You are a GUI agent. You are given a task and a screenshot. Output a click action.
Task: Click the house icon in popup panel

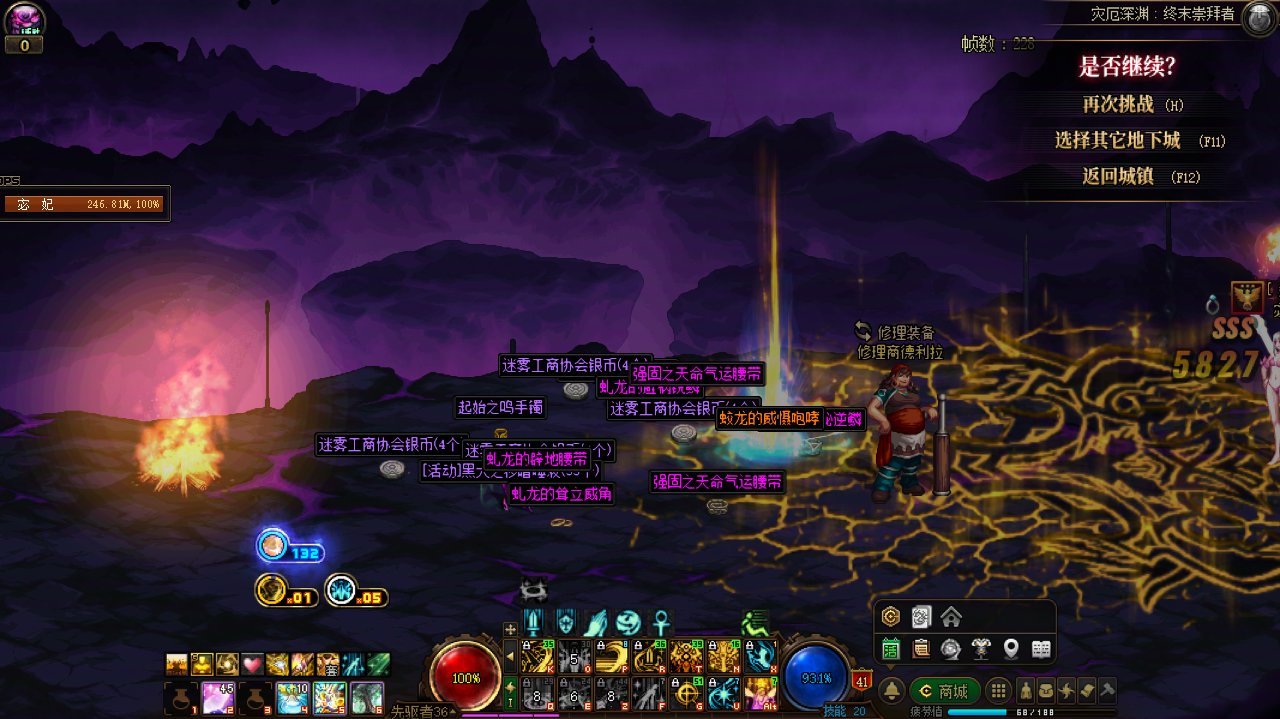click(951, 617)
